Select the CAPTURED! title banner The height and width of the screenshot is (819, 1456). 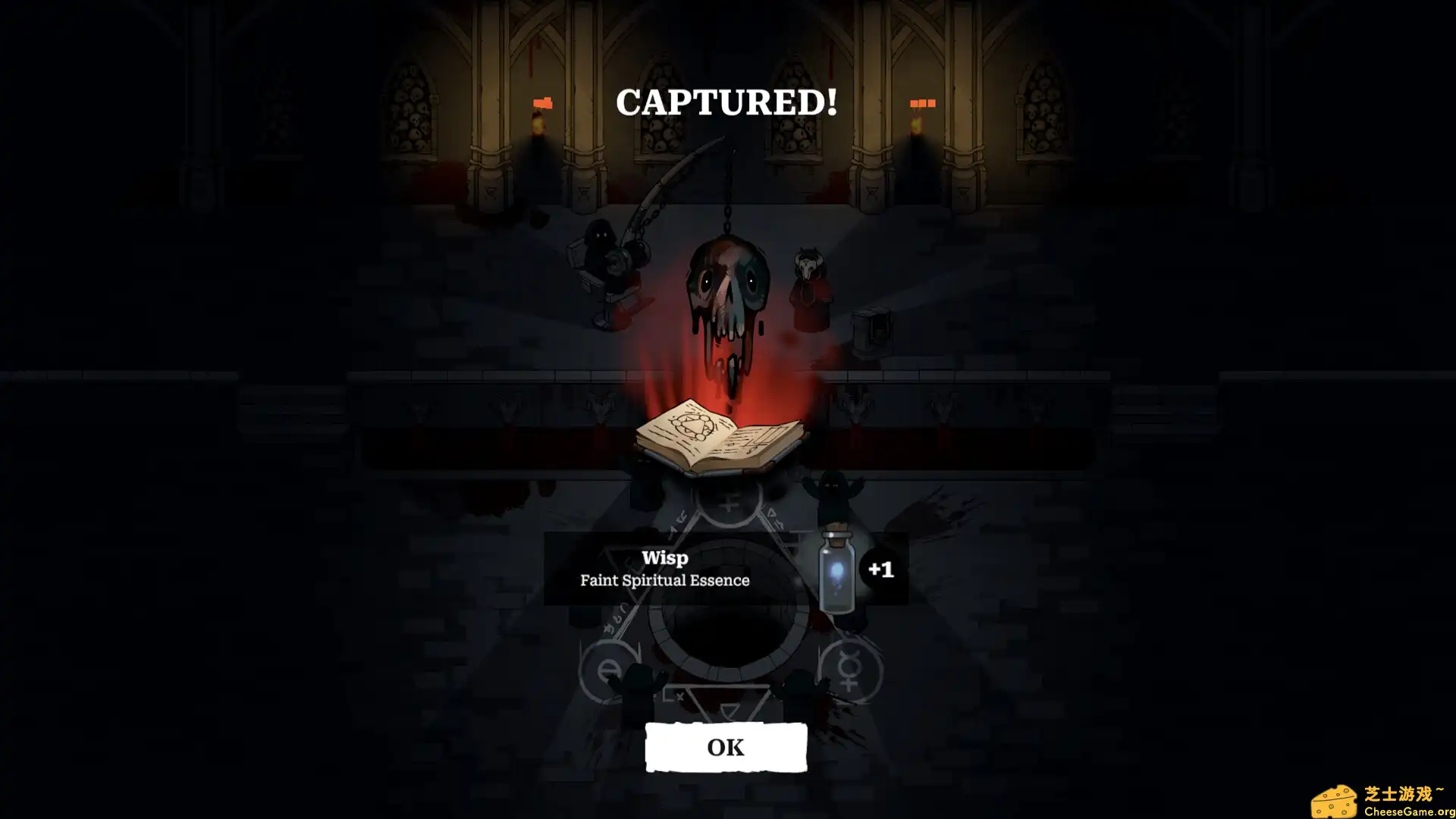coord(726,101)
